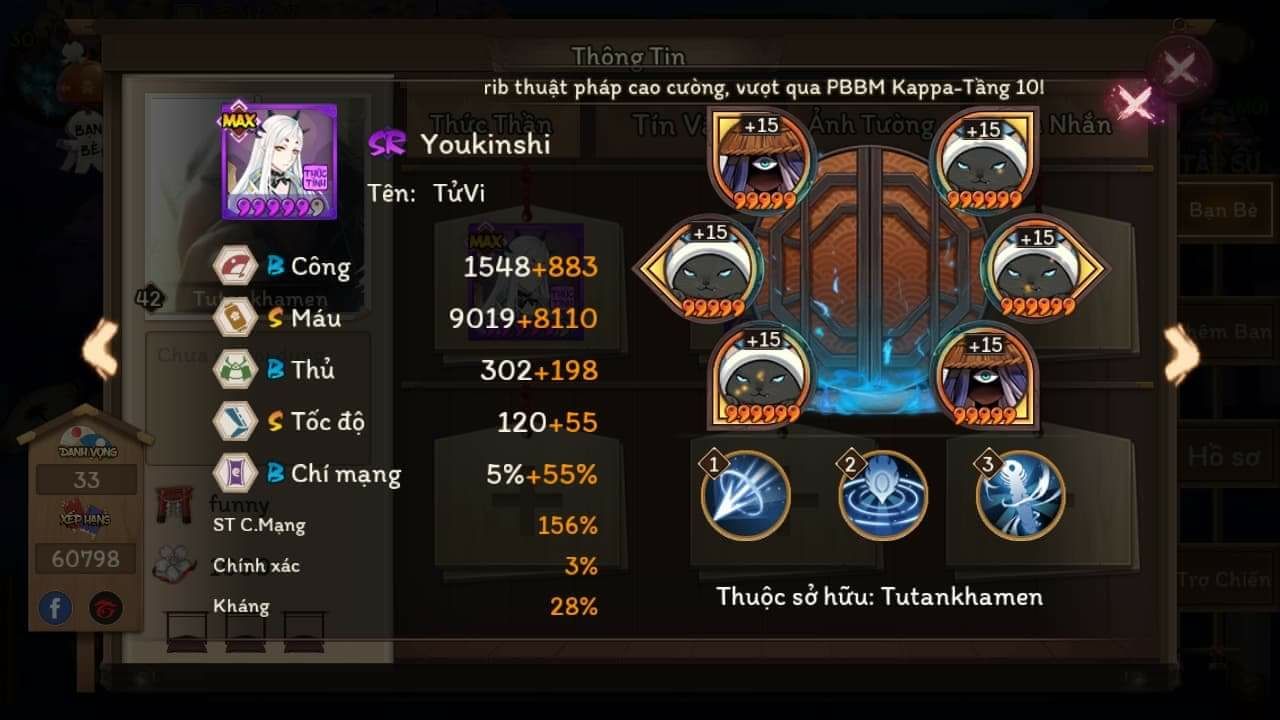
Task: View skill number 3 icon
Action: point(1020,496)
